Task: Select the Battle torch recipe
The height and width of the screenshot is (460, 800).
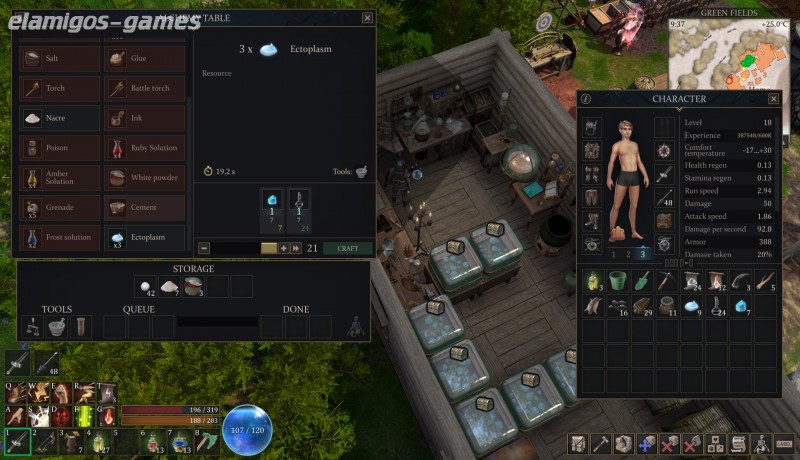Action: [144, 89]
